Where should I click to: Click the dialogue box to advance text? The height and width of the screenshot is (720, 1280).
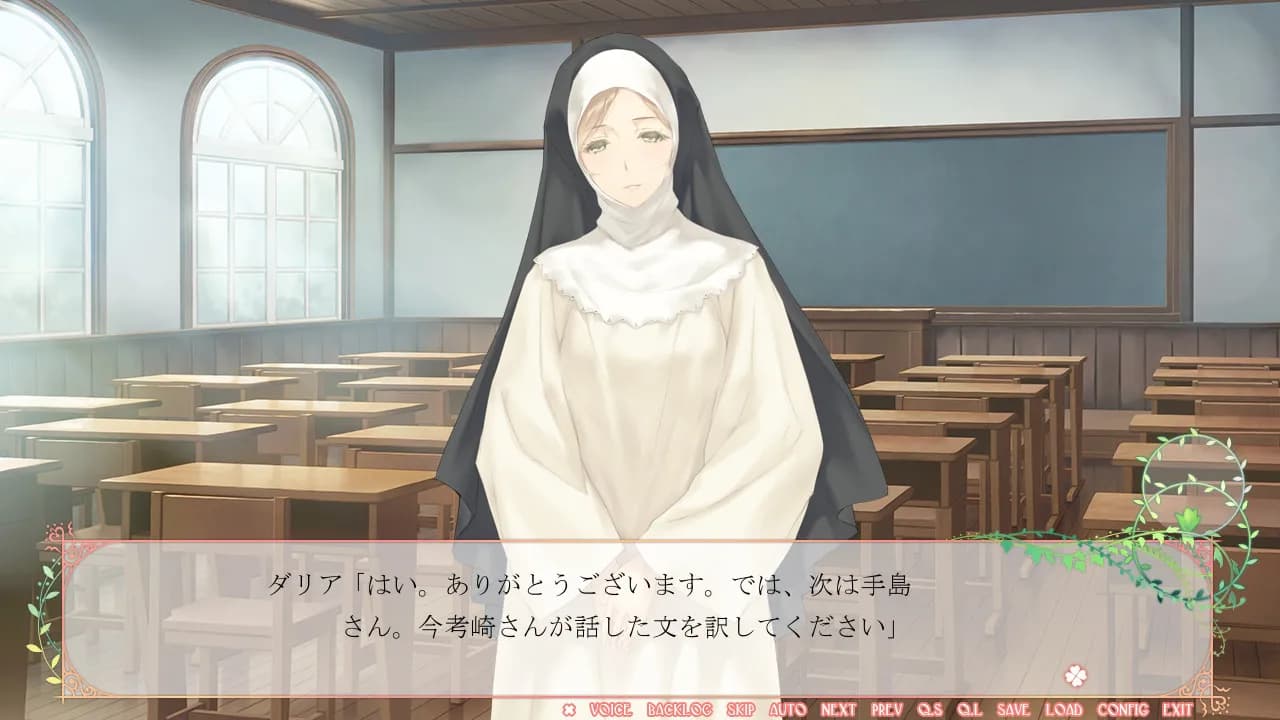click(x=640, y=610)
